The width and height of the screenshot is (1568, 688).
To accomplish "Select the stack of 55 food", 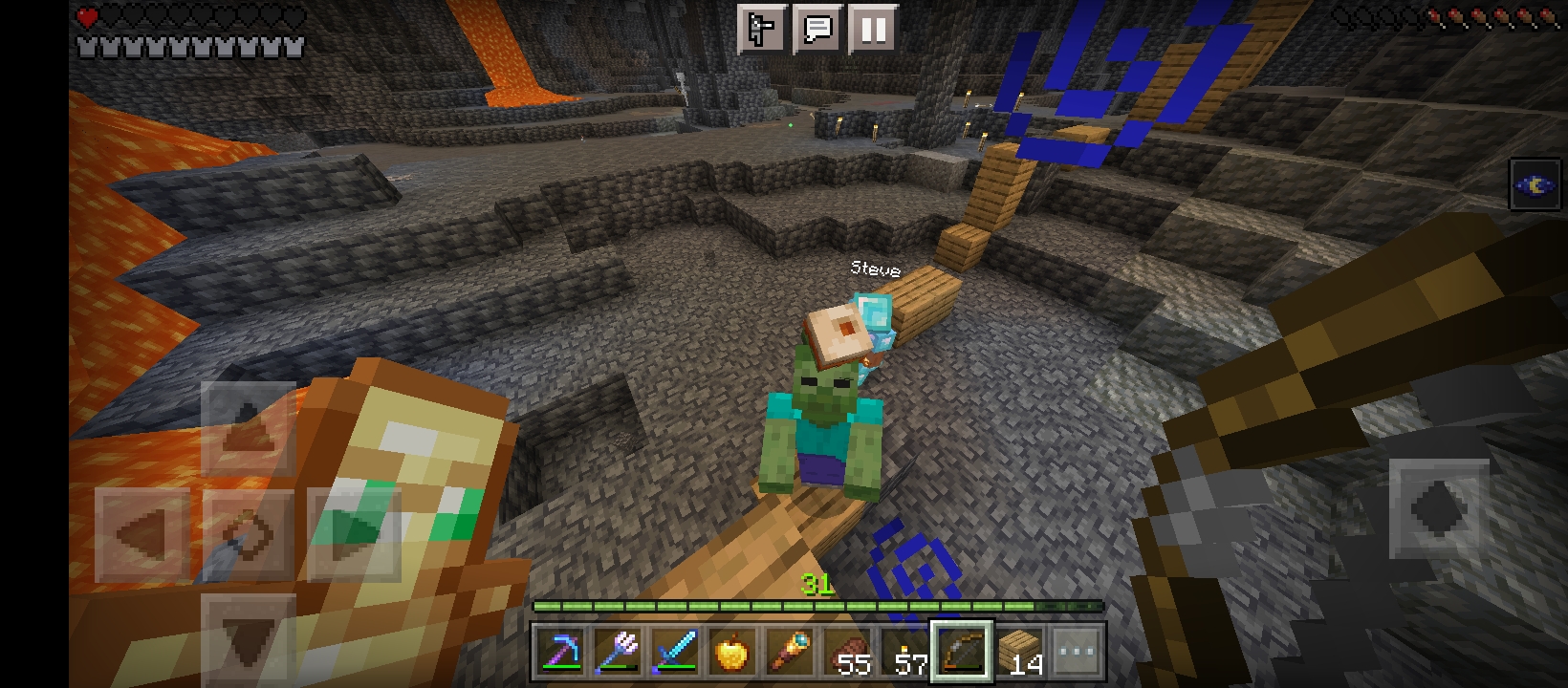I will (x=847, y=654).
